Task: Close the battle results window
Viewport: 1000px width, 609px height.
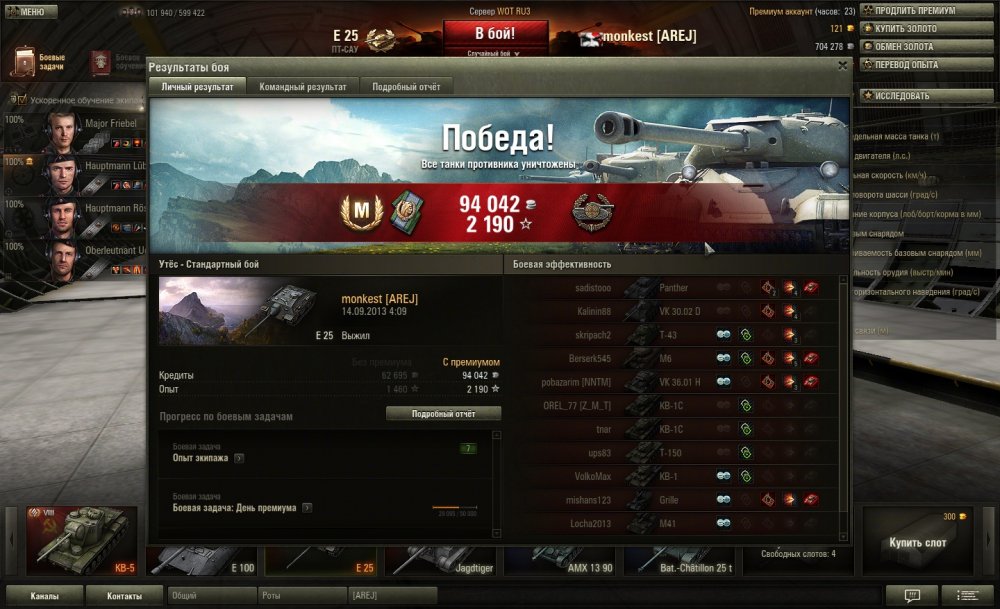Action: pyautogui.click(x=842, y=66)
